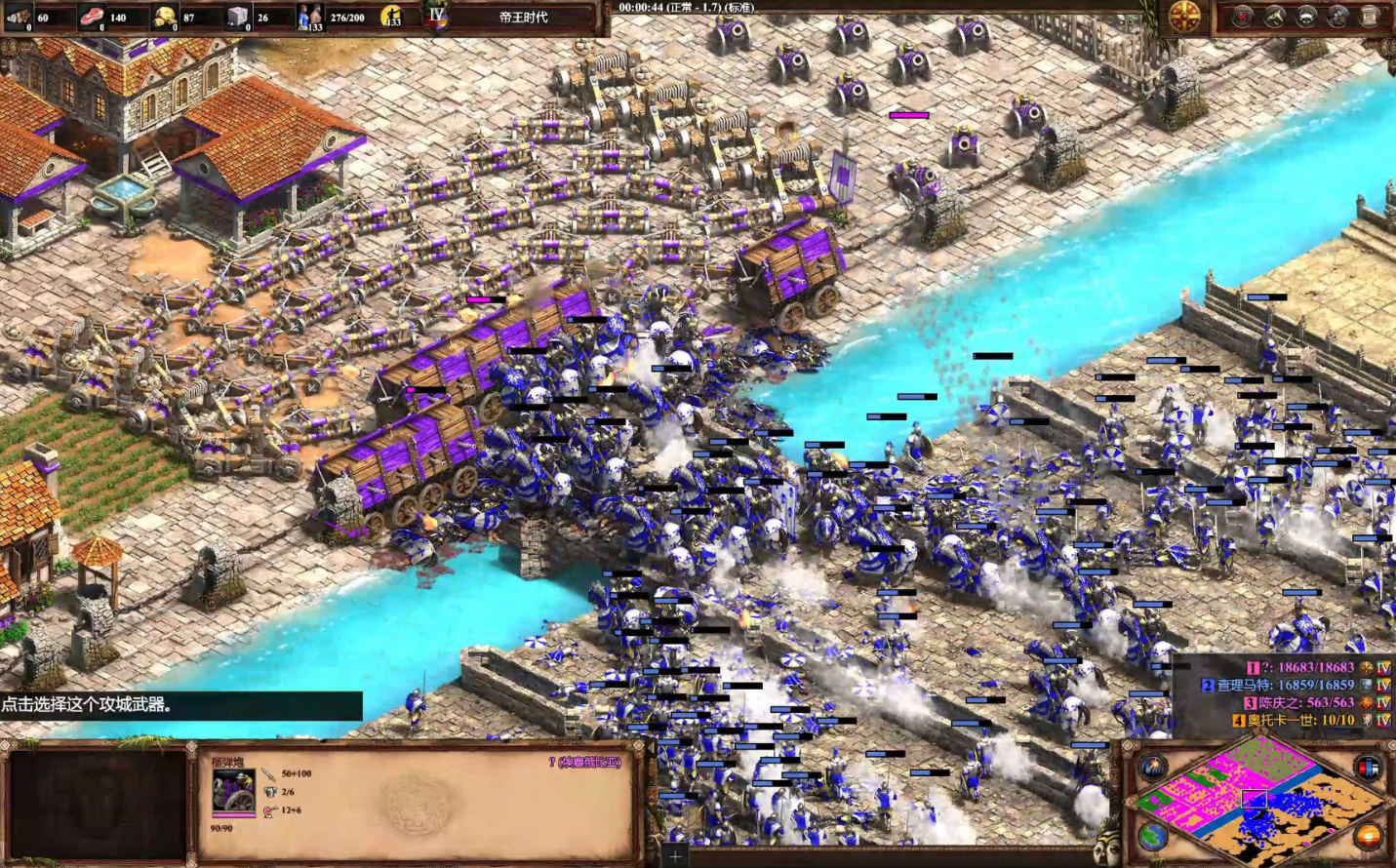Toggle the minimap player colors button

coord(1369,768)
